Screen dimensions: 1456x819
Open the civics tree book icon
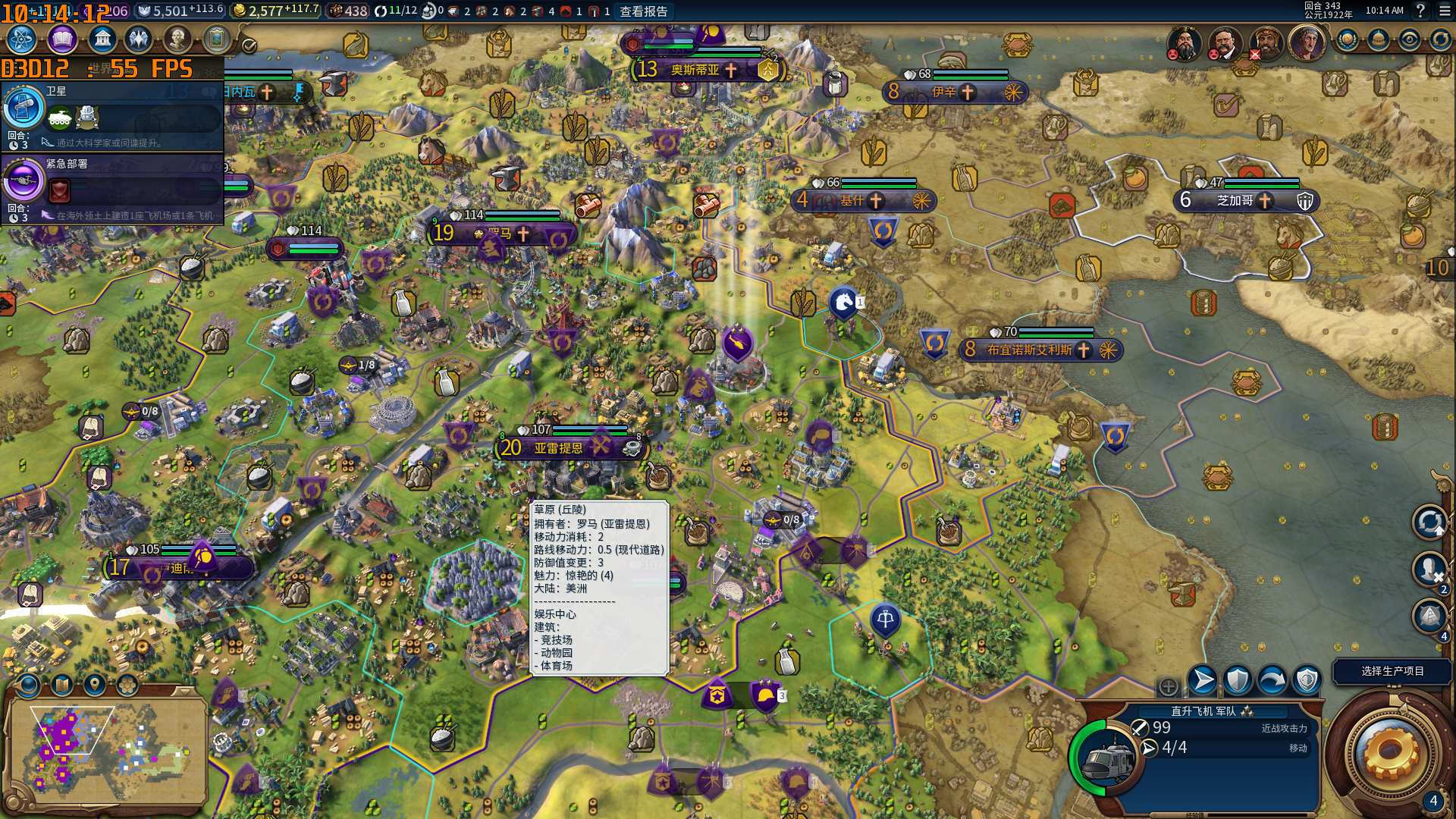point(62,39)
